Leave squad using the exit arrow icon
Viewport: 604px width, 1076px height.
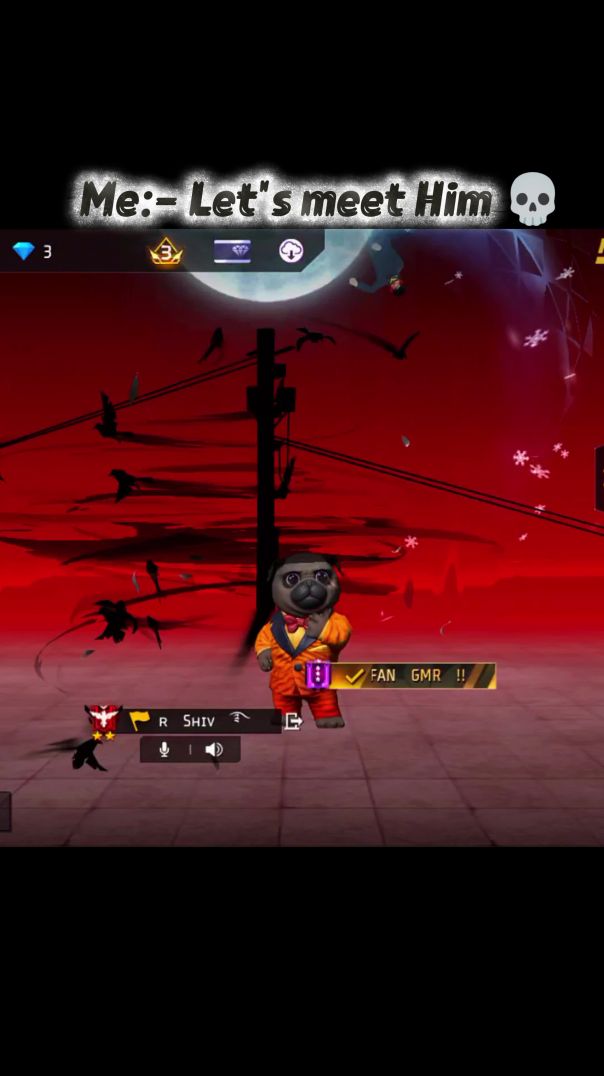click(293, 721)
